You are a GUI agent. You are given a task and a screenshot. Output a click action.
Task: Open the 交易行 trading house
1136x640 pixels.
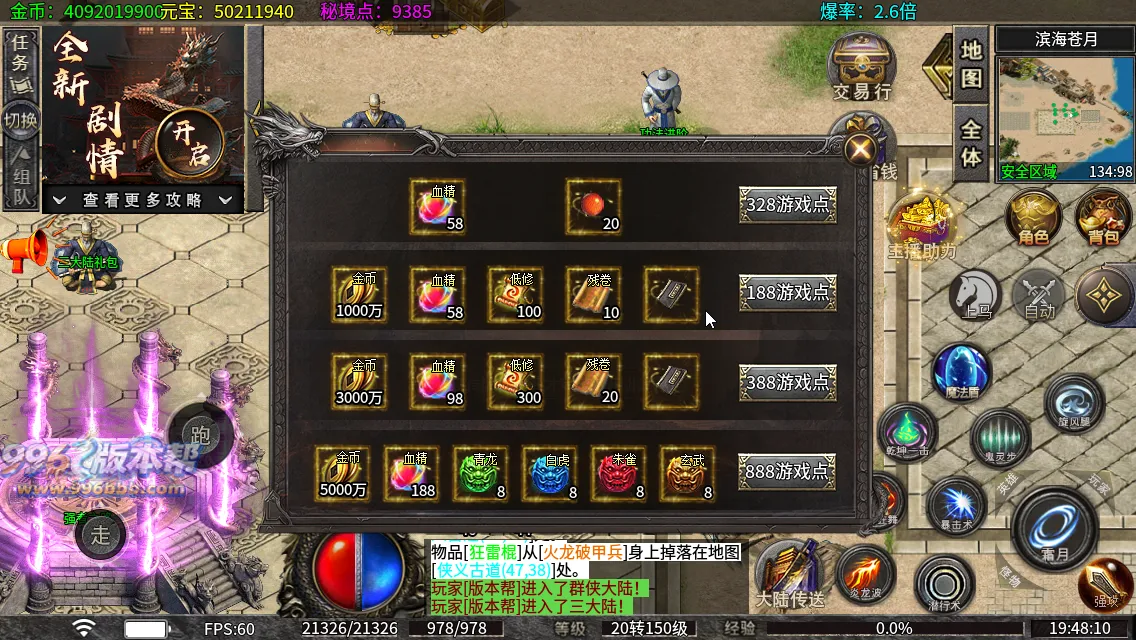(x=862, y=68)
